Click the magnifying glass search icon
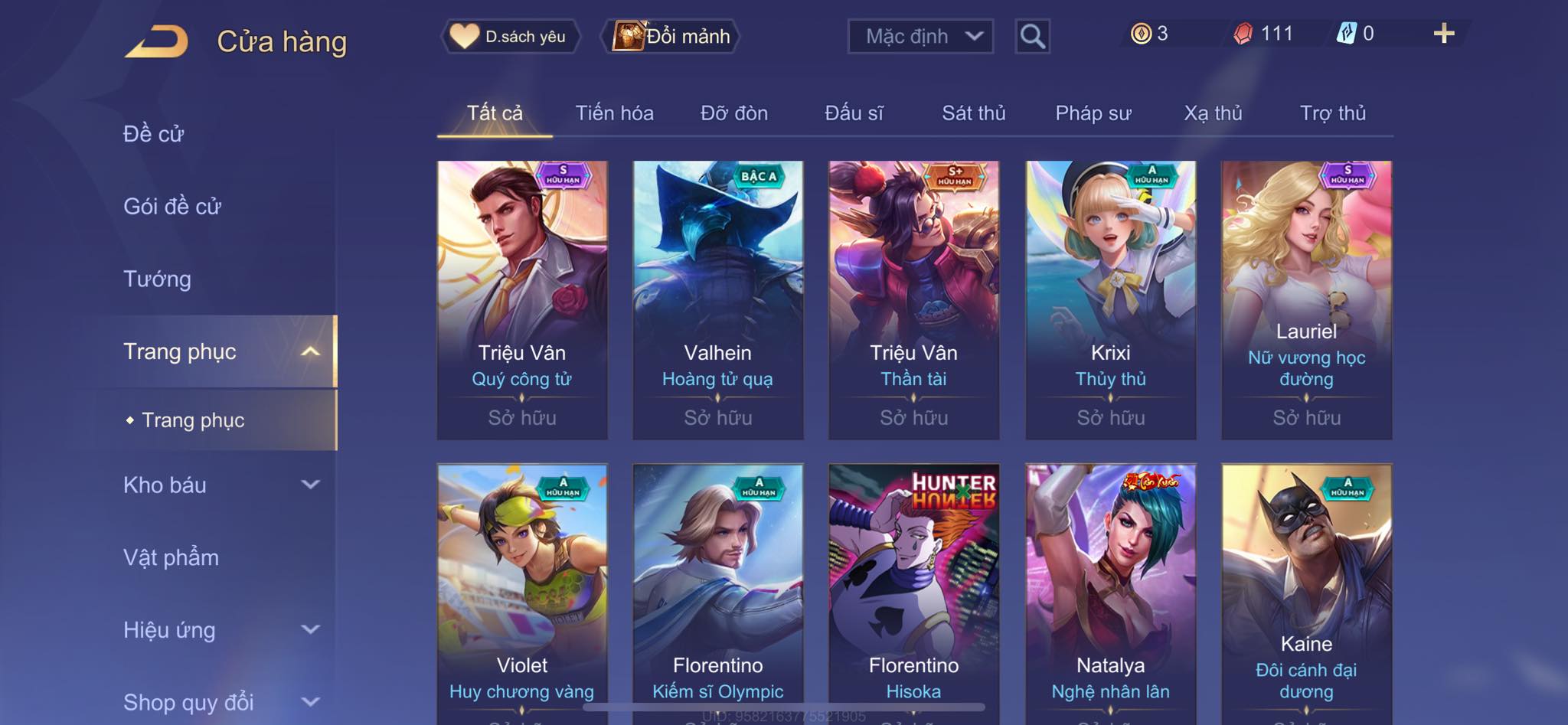1568x725 pixels. click(1032, 36)
